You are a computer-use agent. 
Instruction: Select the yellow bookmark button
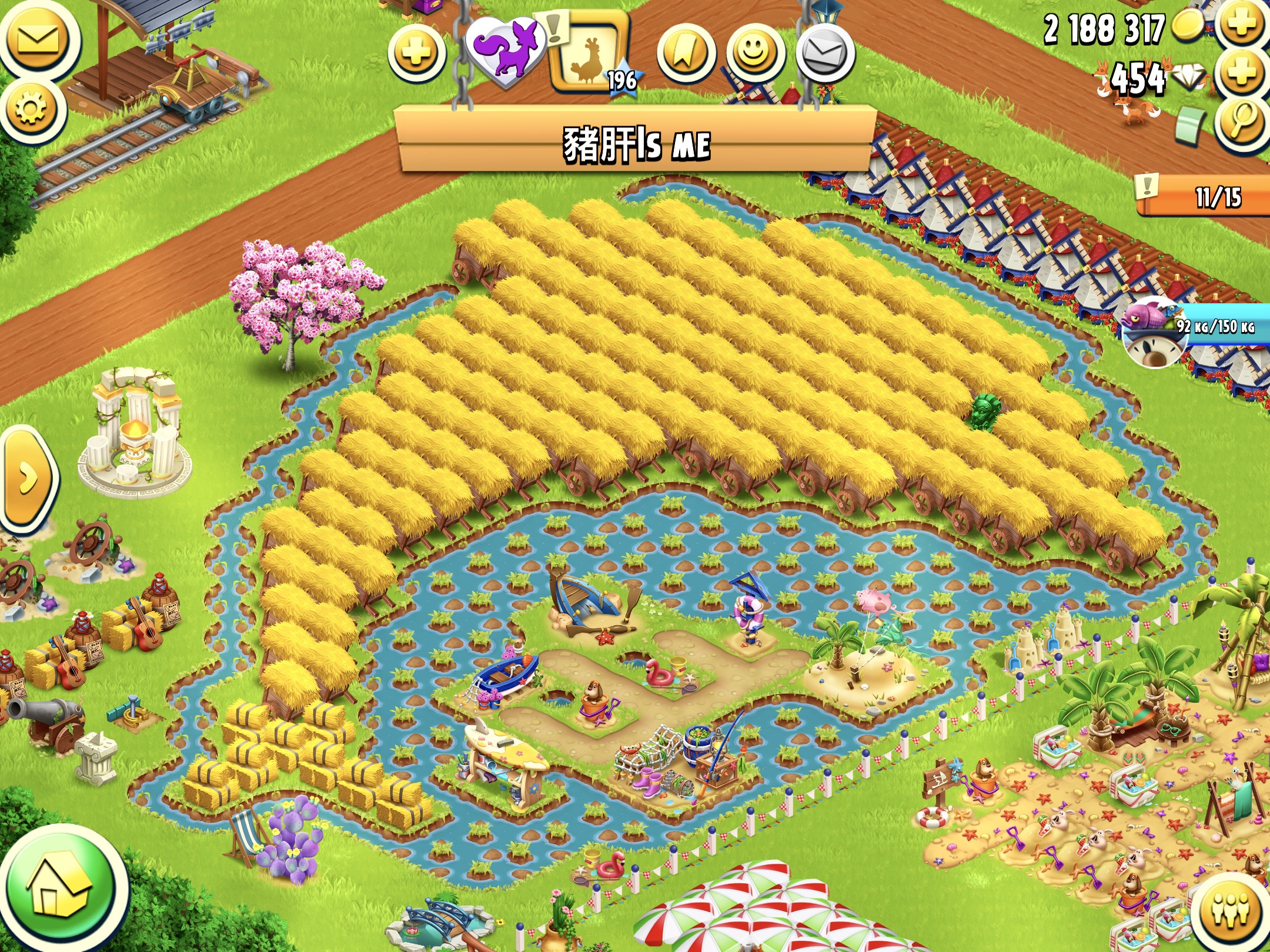coord(686,54)
